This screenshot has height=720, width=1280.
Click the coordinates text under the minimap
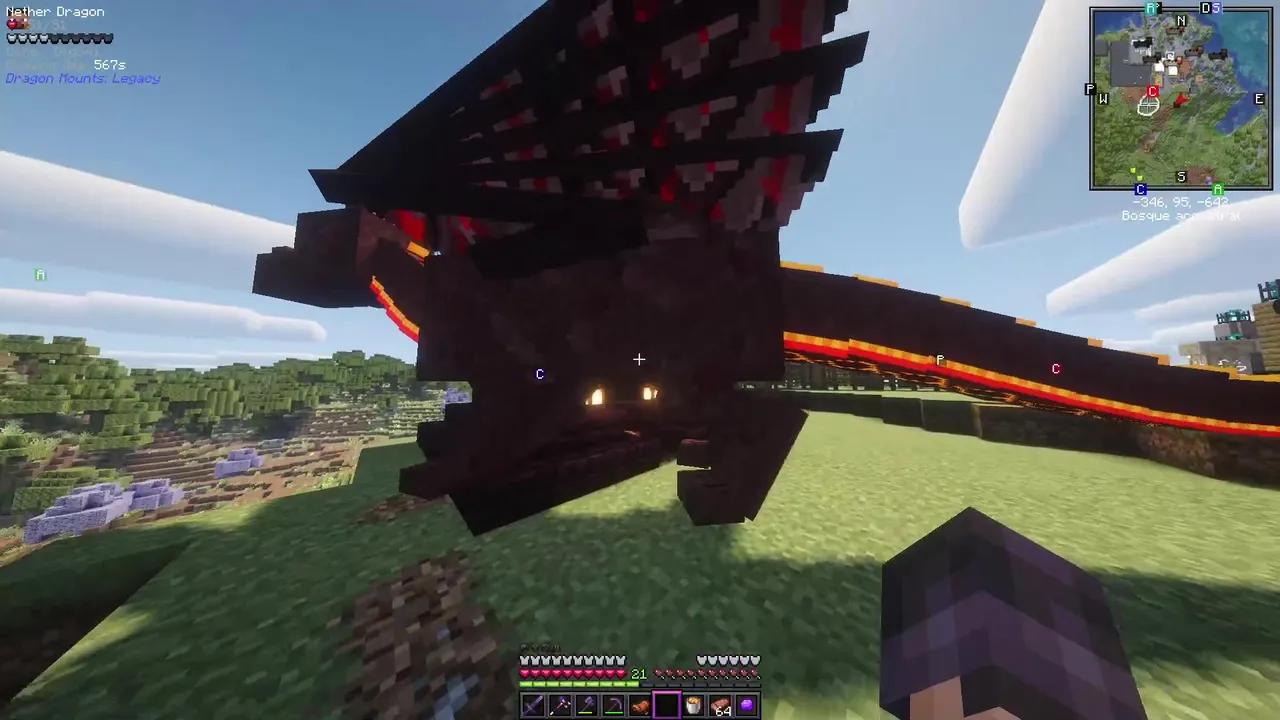tap(1180, 202)
